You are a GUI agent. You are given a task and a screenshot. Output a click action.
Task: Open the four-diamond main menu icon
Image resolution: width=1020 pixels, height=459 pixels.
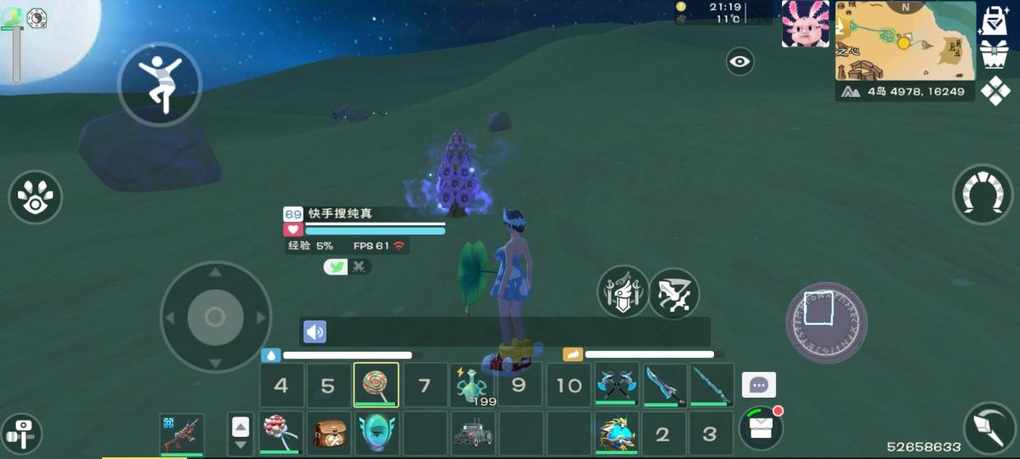(x=995, y=91)
